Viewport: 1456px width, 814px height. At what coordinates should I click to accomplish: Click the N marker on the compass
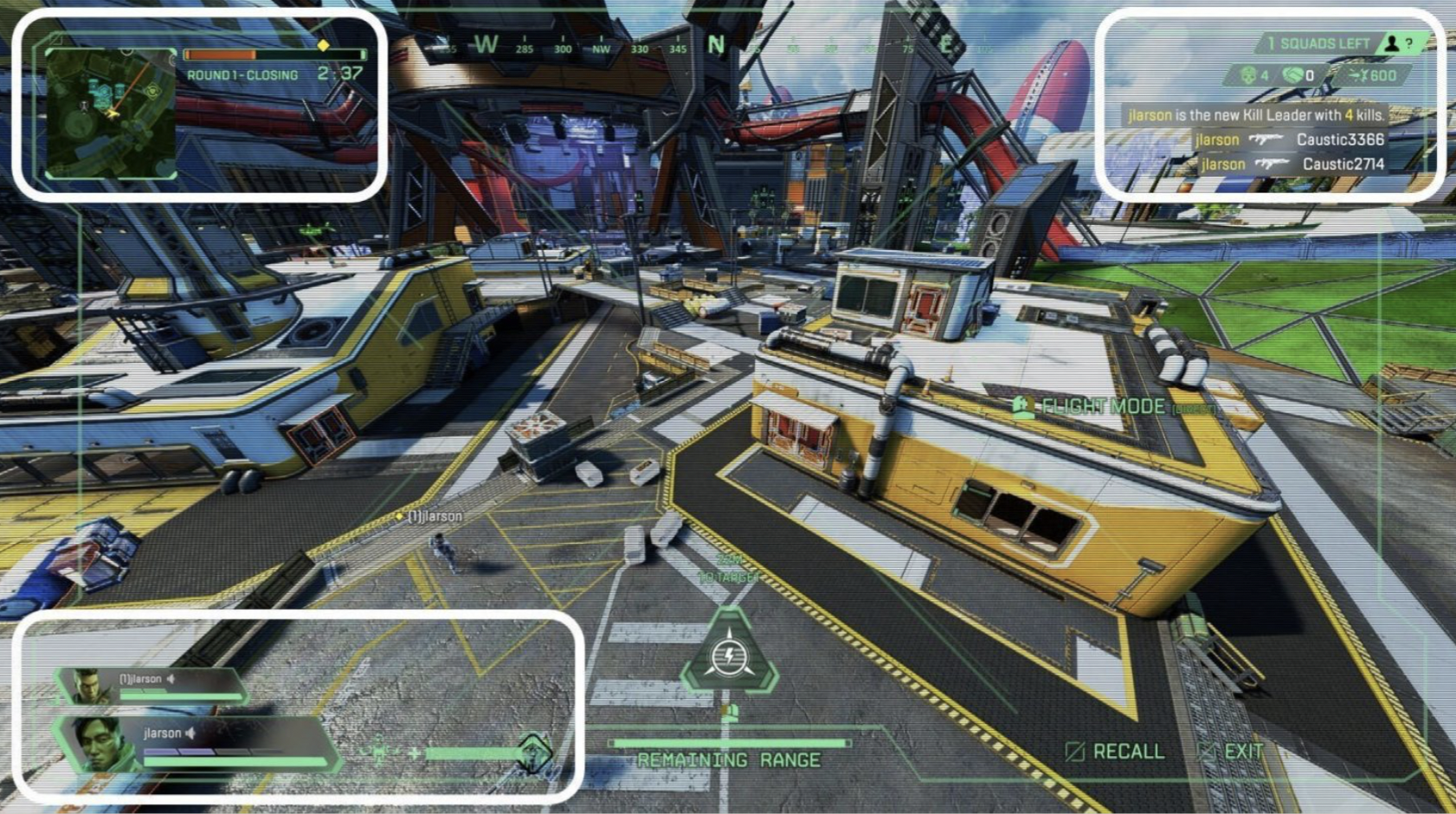[715, 44]
